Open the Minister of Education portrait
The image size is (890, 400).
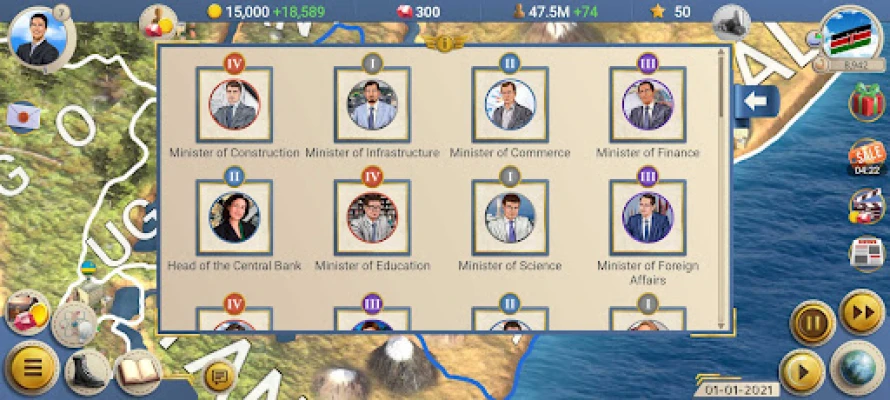(x=372, y=218)
